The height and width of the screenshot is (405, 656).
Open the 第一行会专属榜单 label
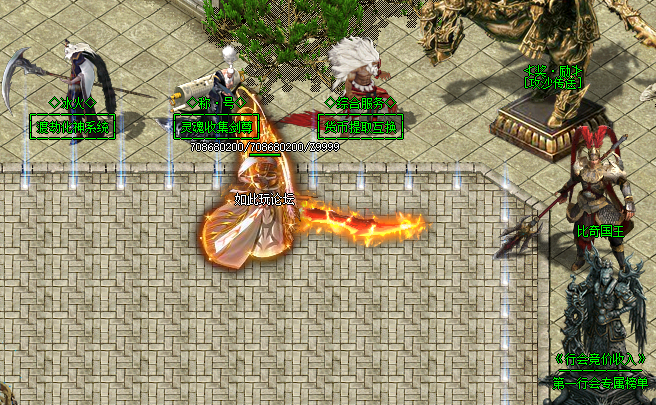(600, 382)
